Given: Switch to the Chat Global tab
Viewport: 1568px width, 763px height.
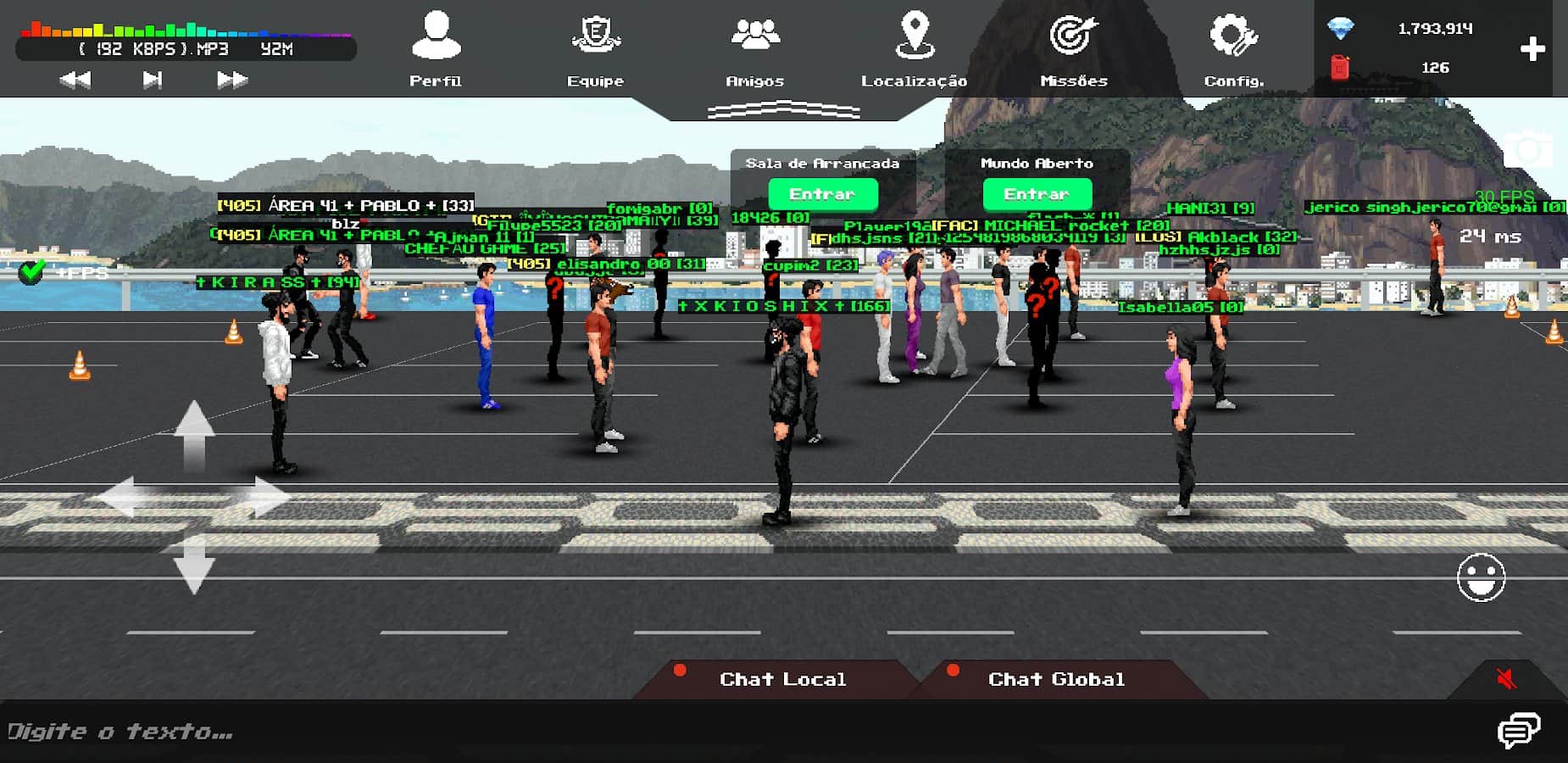Looking at the screenshot, I should click(1056, 679).
